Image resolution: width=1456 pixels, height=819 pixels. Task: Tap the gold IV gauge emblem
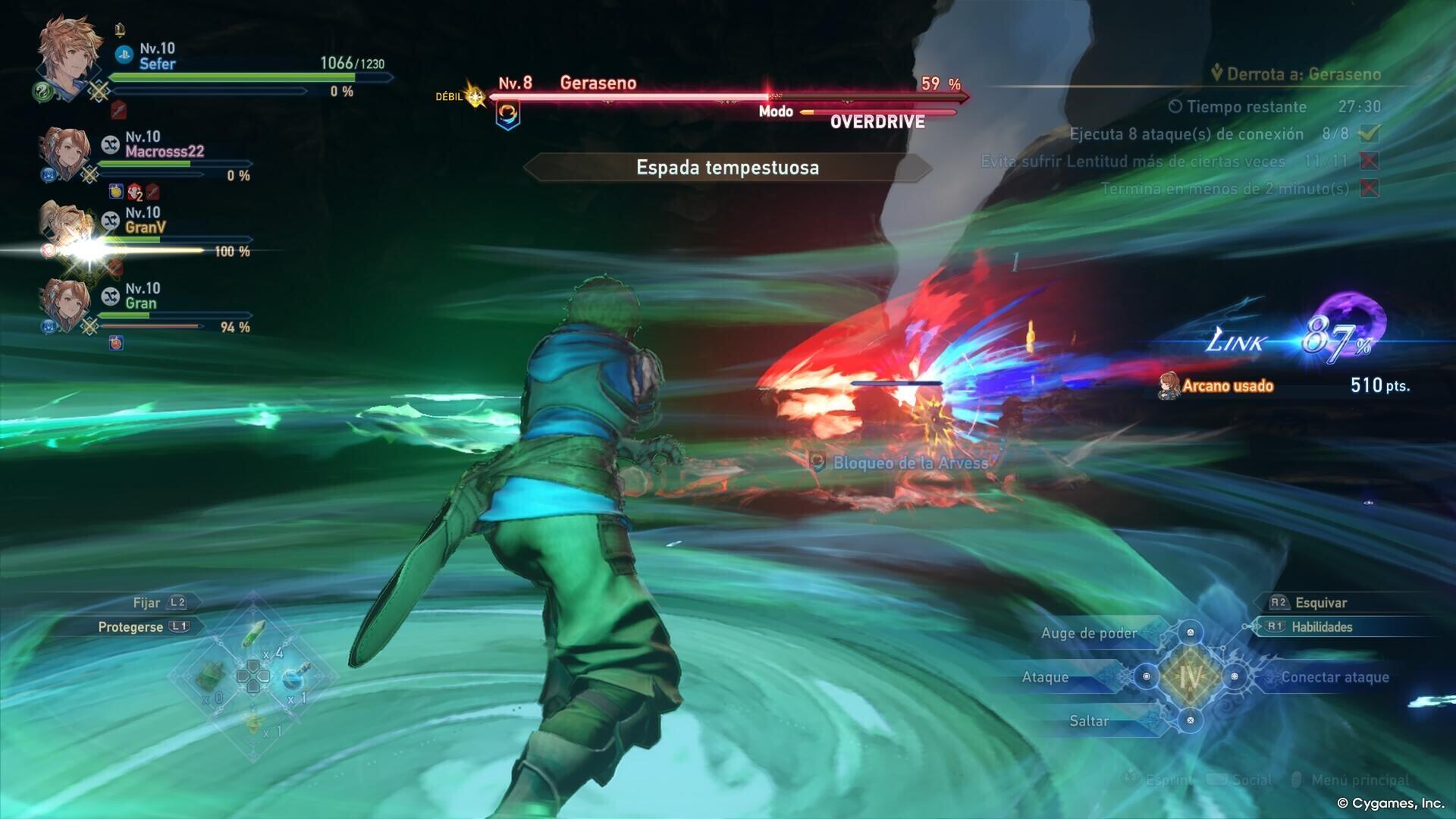1190,676
